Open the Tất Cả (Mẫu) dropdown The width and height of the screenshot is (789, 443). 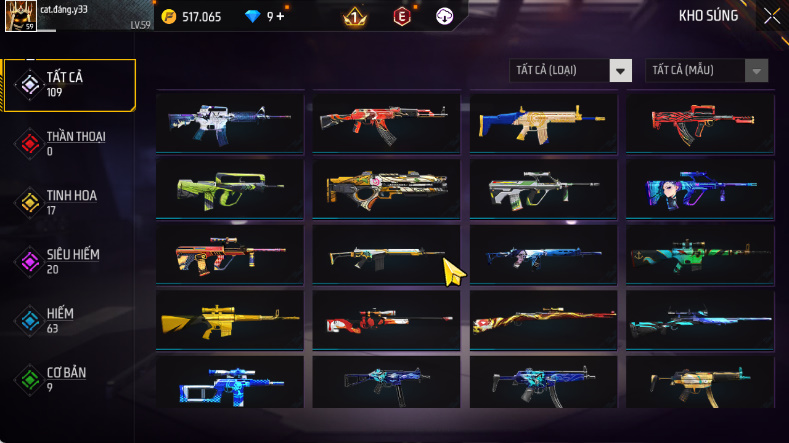[x=707, y=70]
